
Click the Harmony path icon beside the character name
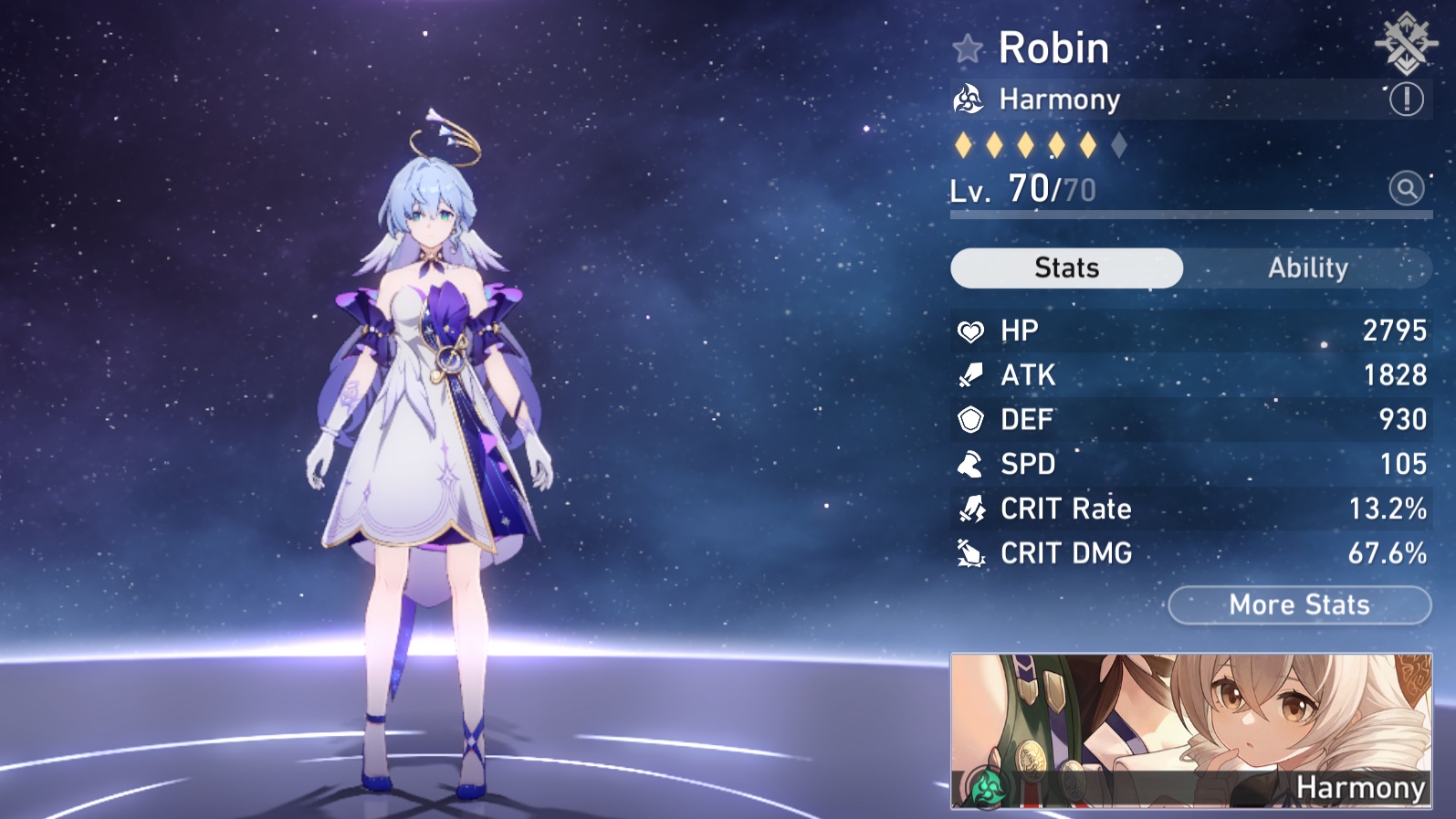(x=970, y=100)
